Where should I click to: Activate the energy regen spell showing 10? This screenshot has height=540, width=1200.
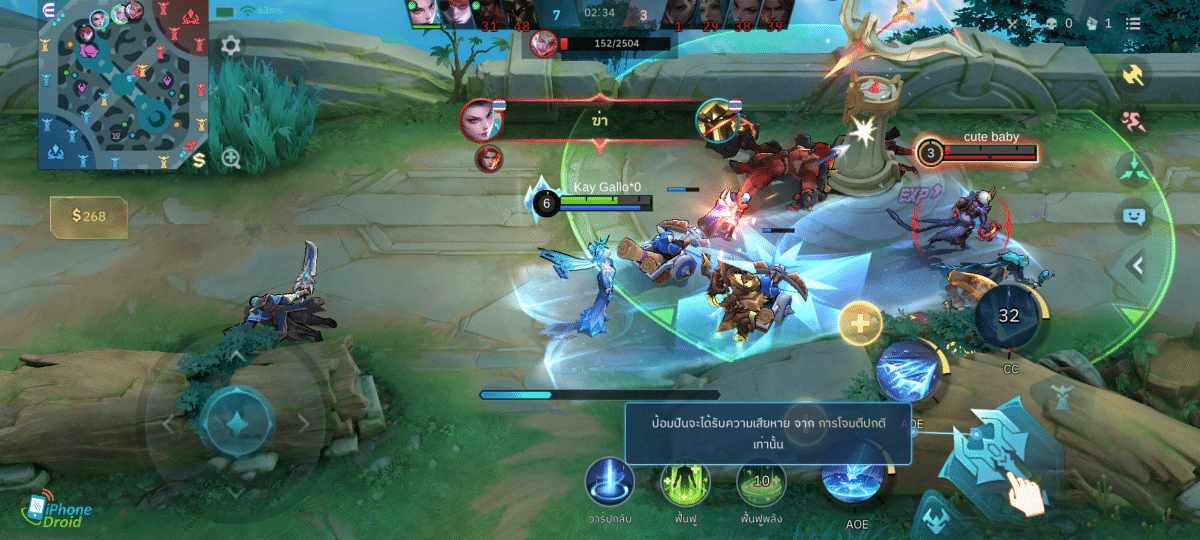(x=761, y=482)
